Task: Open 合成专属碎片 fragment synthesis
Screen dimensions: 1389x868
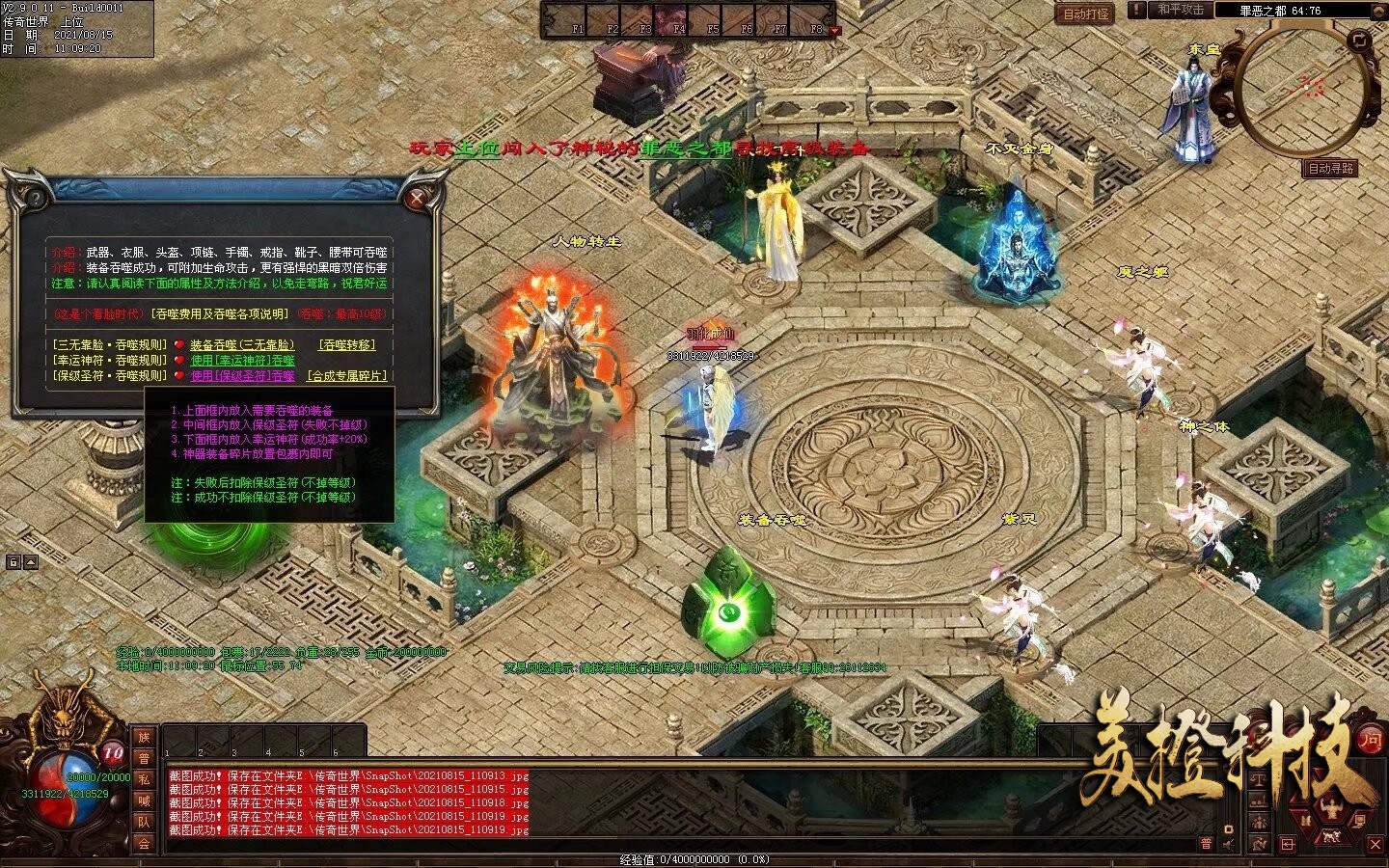Action: [x=347, y=375]
